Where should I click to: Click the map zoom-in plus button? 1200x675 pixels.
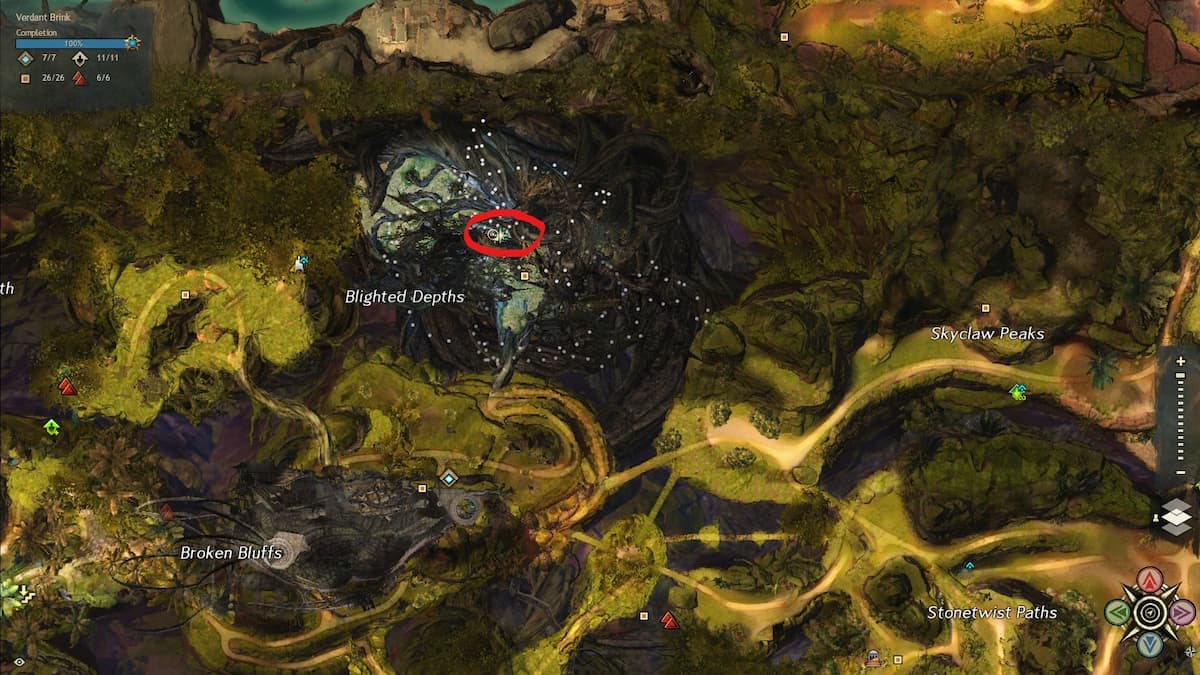(1181, 361)
